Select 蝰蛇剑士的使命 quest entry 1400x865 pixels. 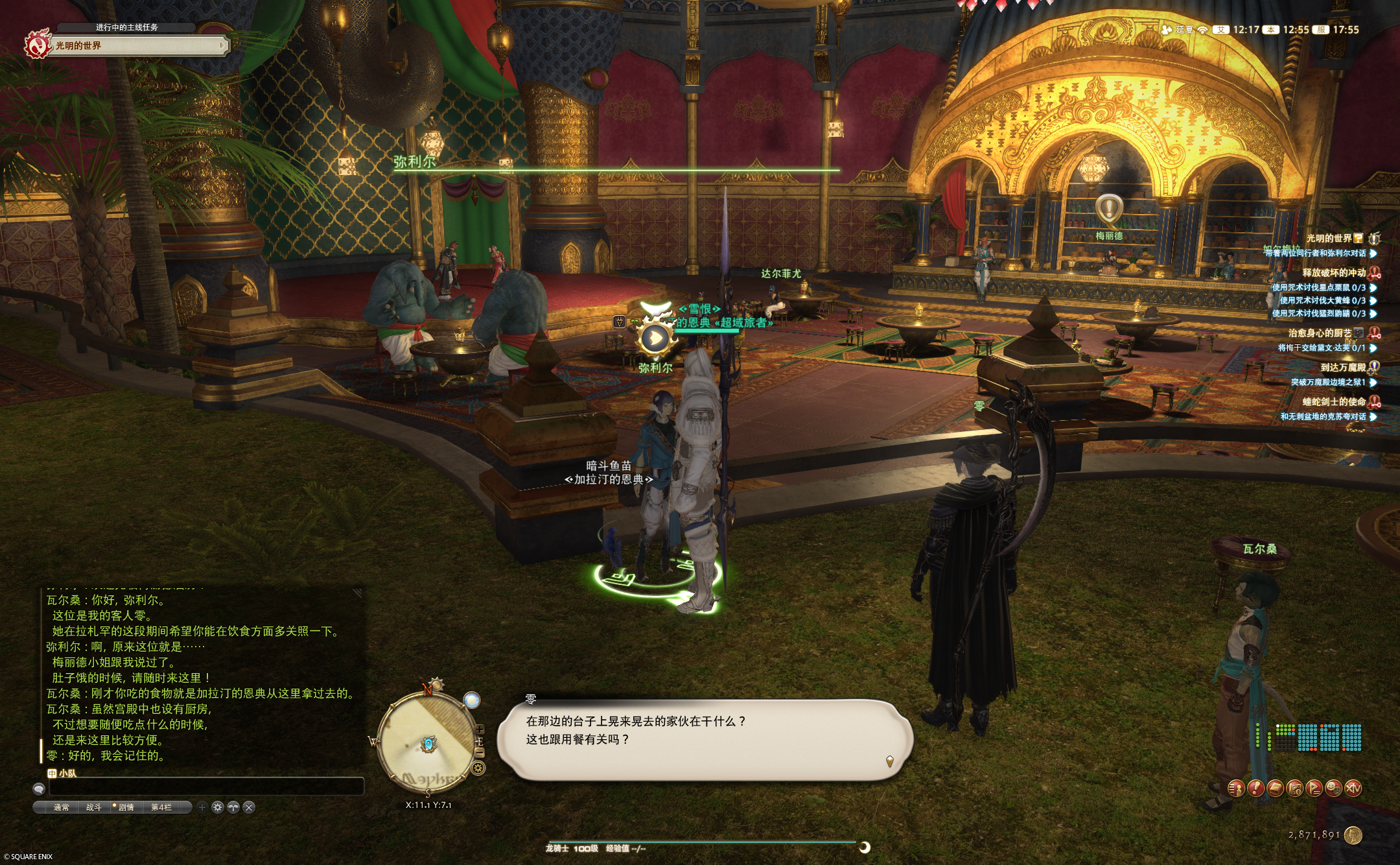(x=1333, y=402)
